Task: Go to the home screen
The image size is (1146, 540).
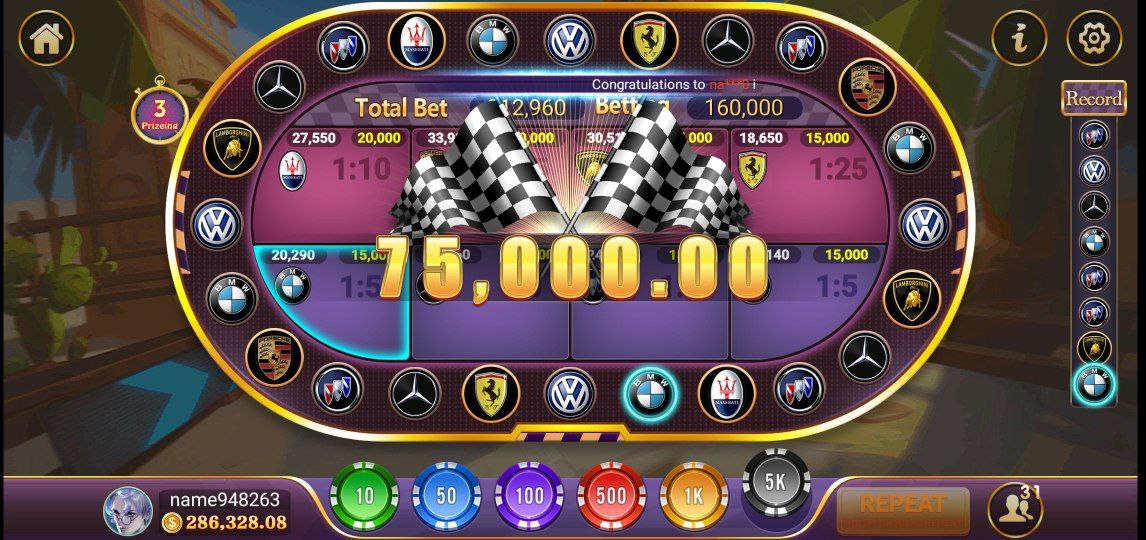Action: coord(46,38)
